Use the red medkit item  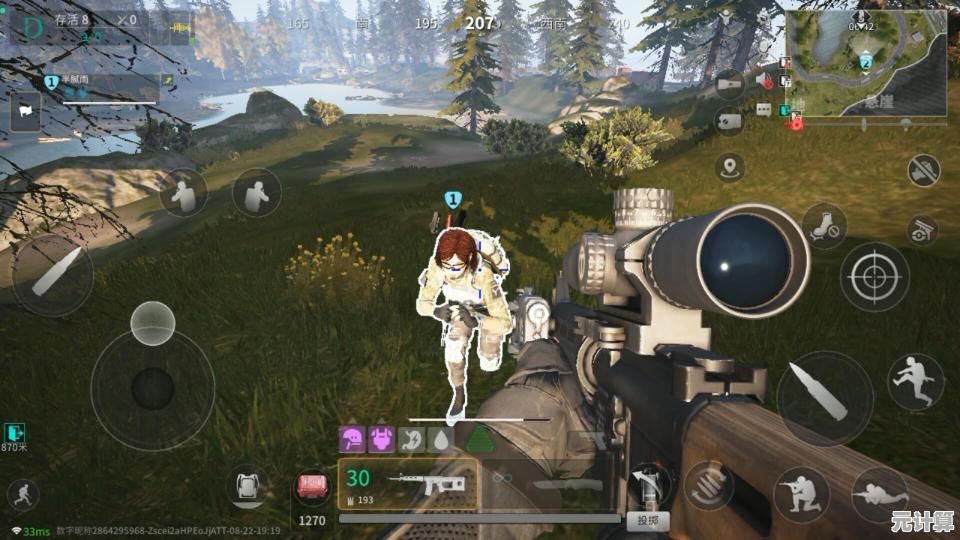coord(313,488)
